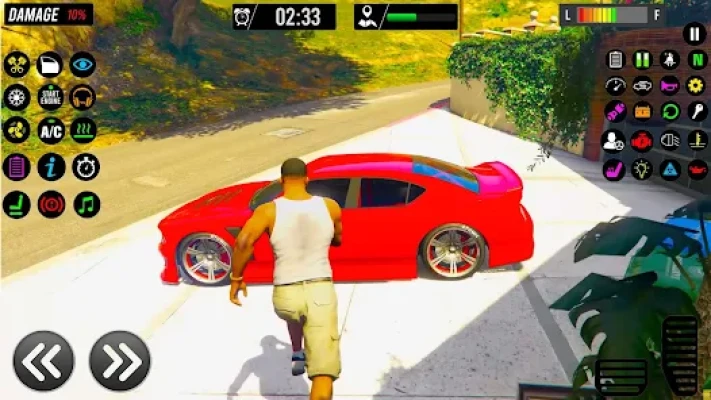The height and width of the screenshot is (400, 711).
Task: Shift gear using the green N icon
Action: (697, 60)
